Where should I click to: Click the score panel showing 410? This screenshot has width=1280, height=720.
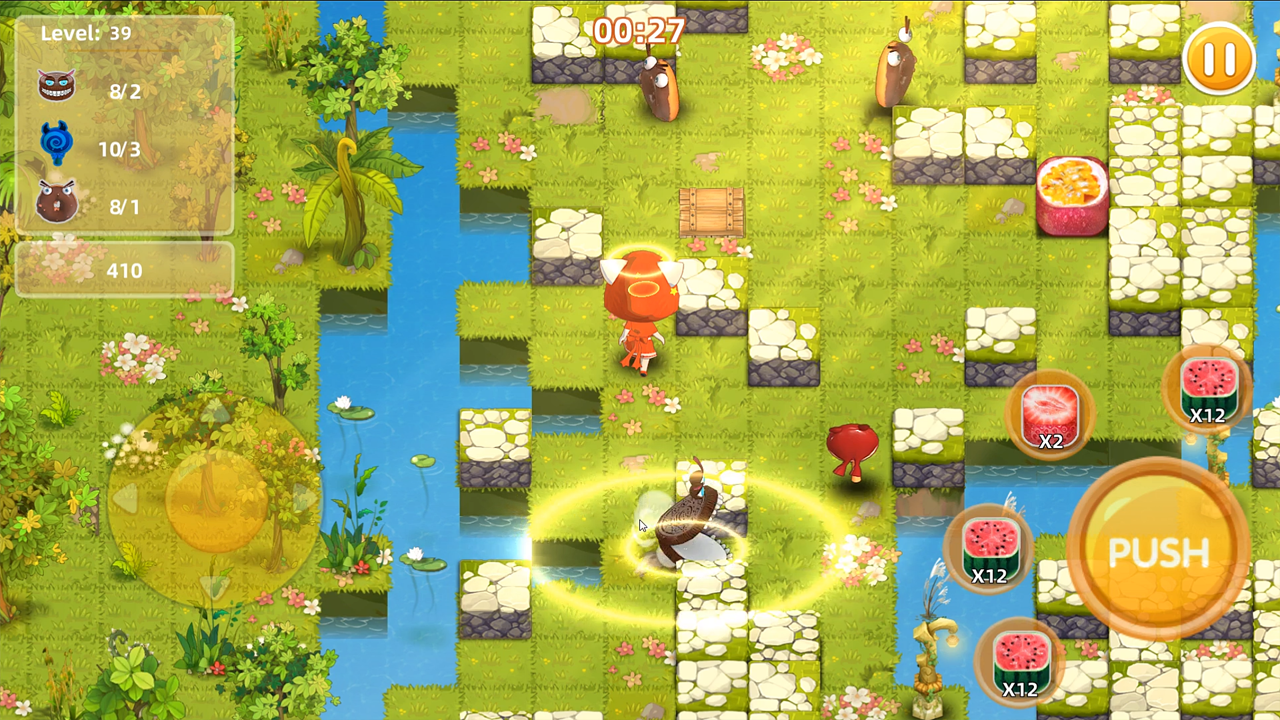point(125,270)
